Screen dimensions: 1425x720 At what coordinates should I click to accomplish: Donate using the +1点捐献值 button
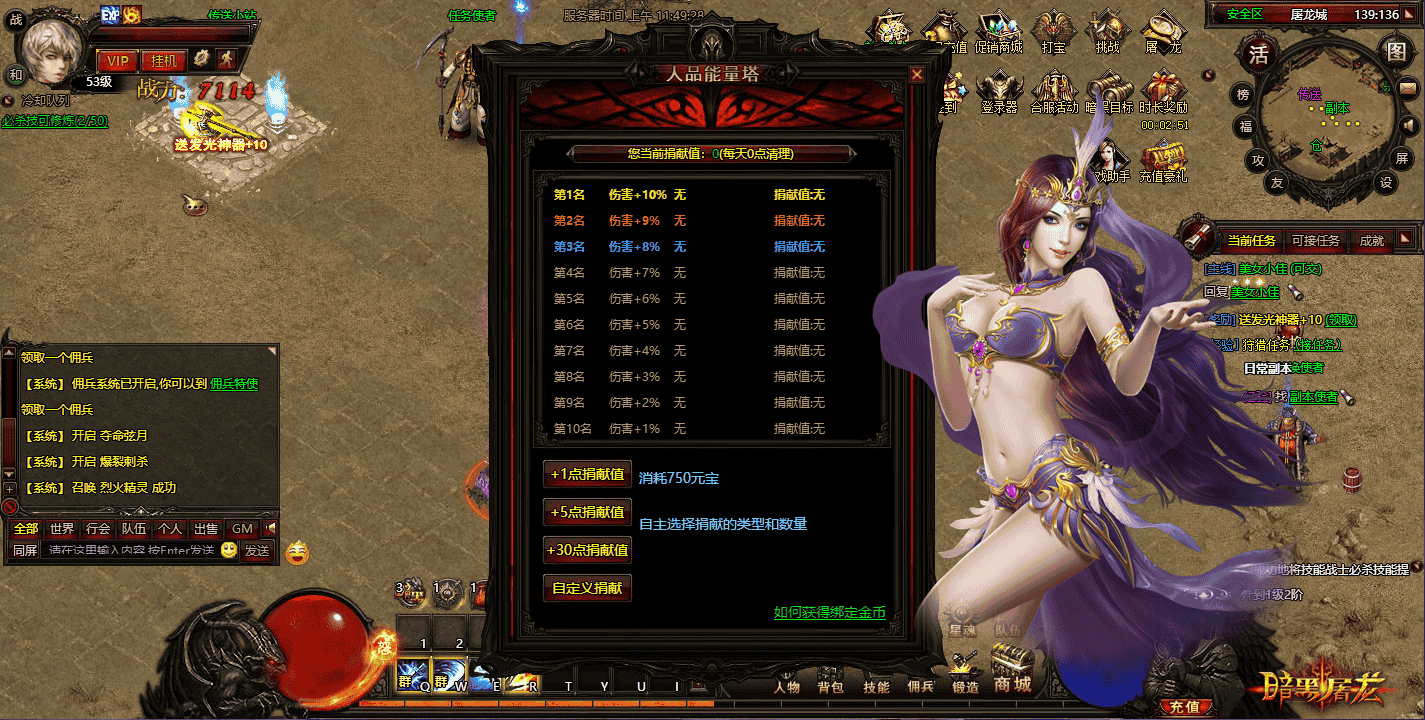coord(587,474)
